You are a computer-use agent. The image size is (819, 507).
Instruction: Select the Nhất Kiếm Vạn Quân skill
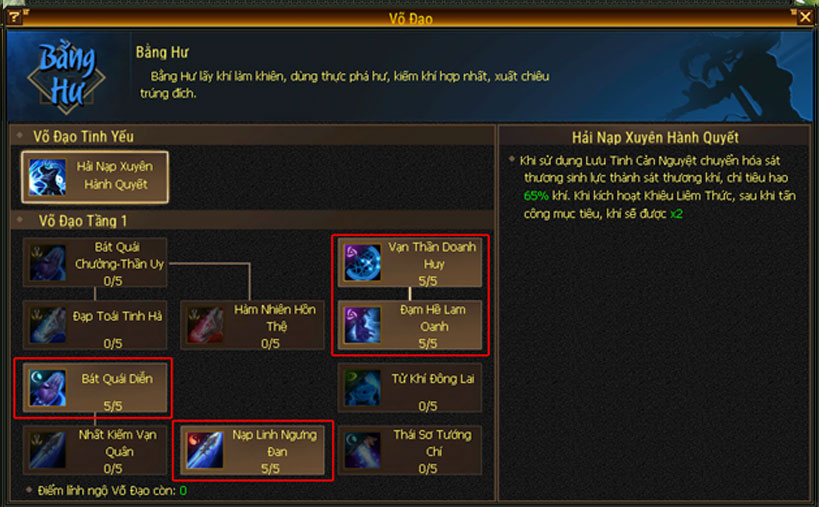tap(95, 450)
